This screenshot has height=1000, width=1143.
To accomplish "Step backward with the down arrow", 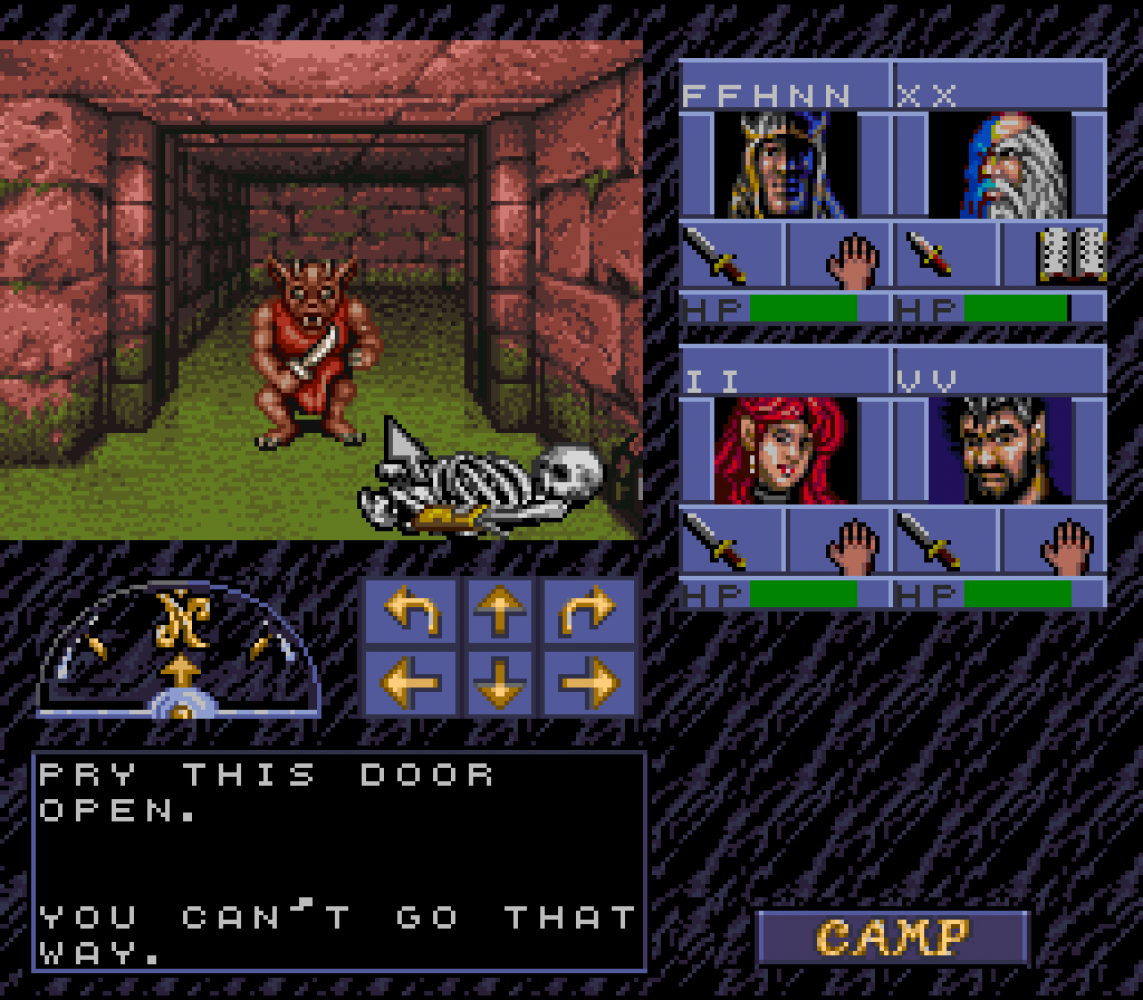I will tap(500, 682).
